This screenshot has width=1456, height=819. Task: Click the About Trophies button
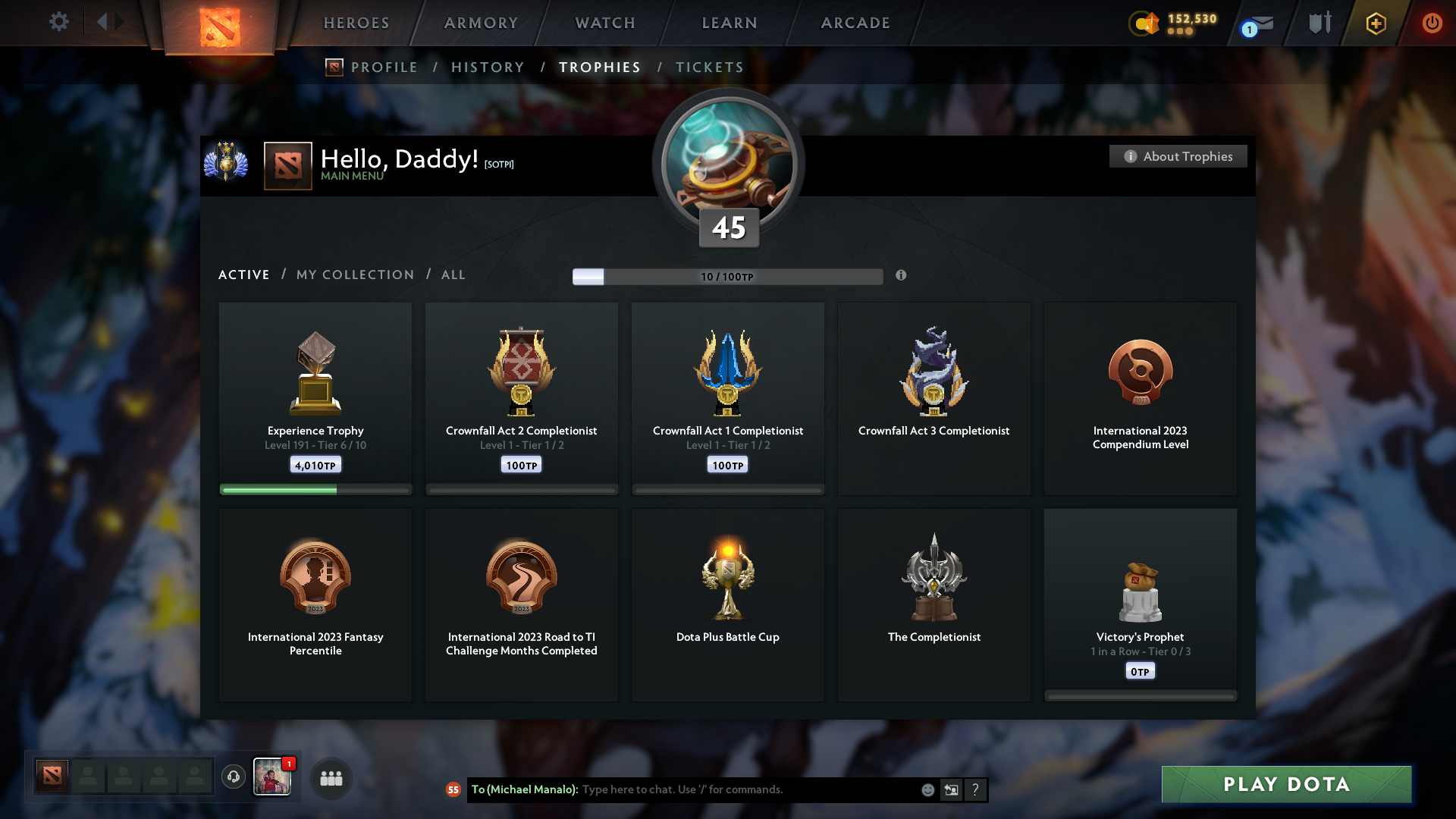1178,156
